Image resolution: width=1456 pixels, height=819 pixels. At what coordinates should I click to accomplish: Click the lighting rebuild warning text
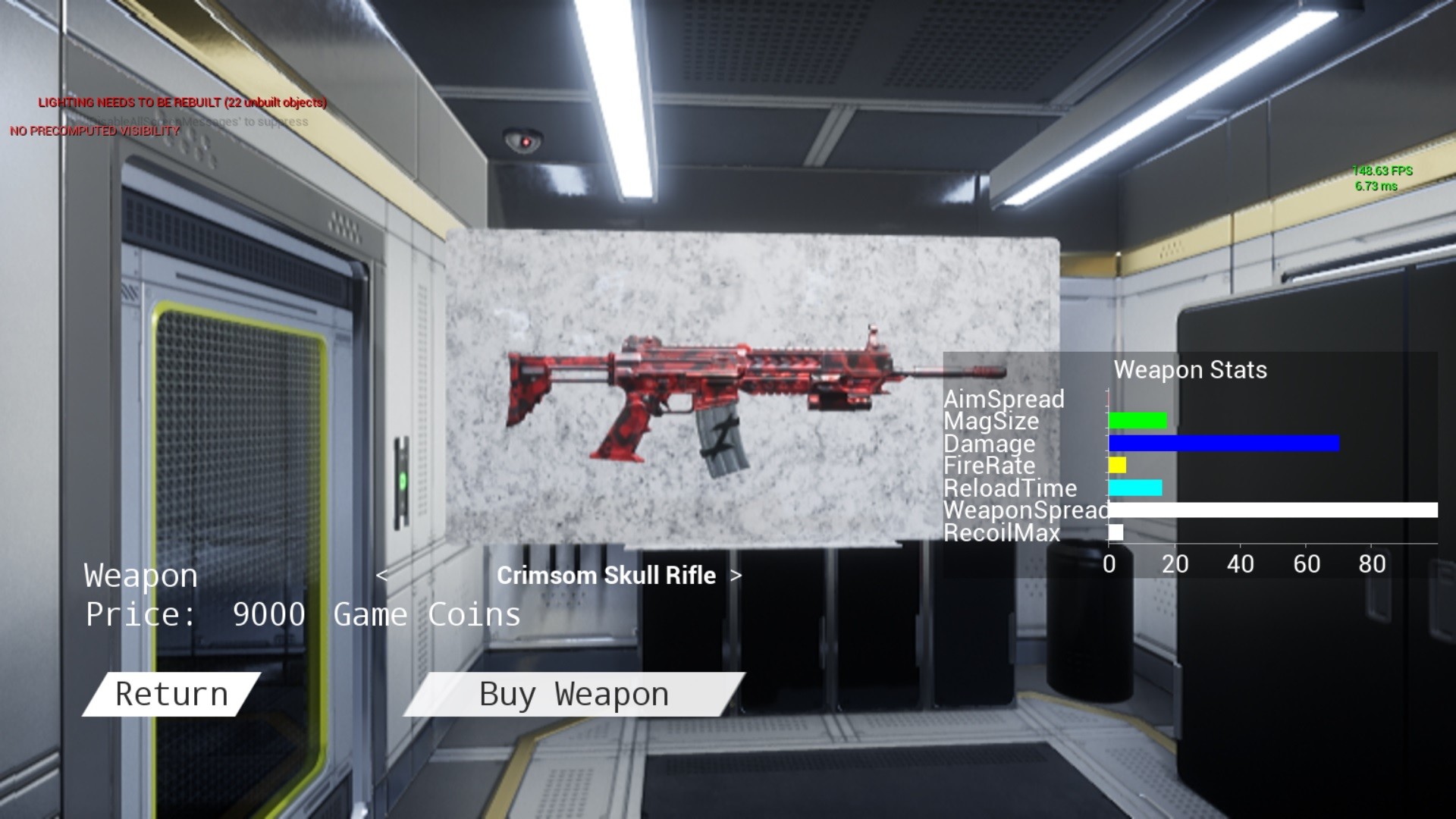coord(182,101)
